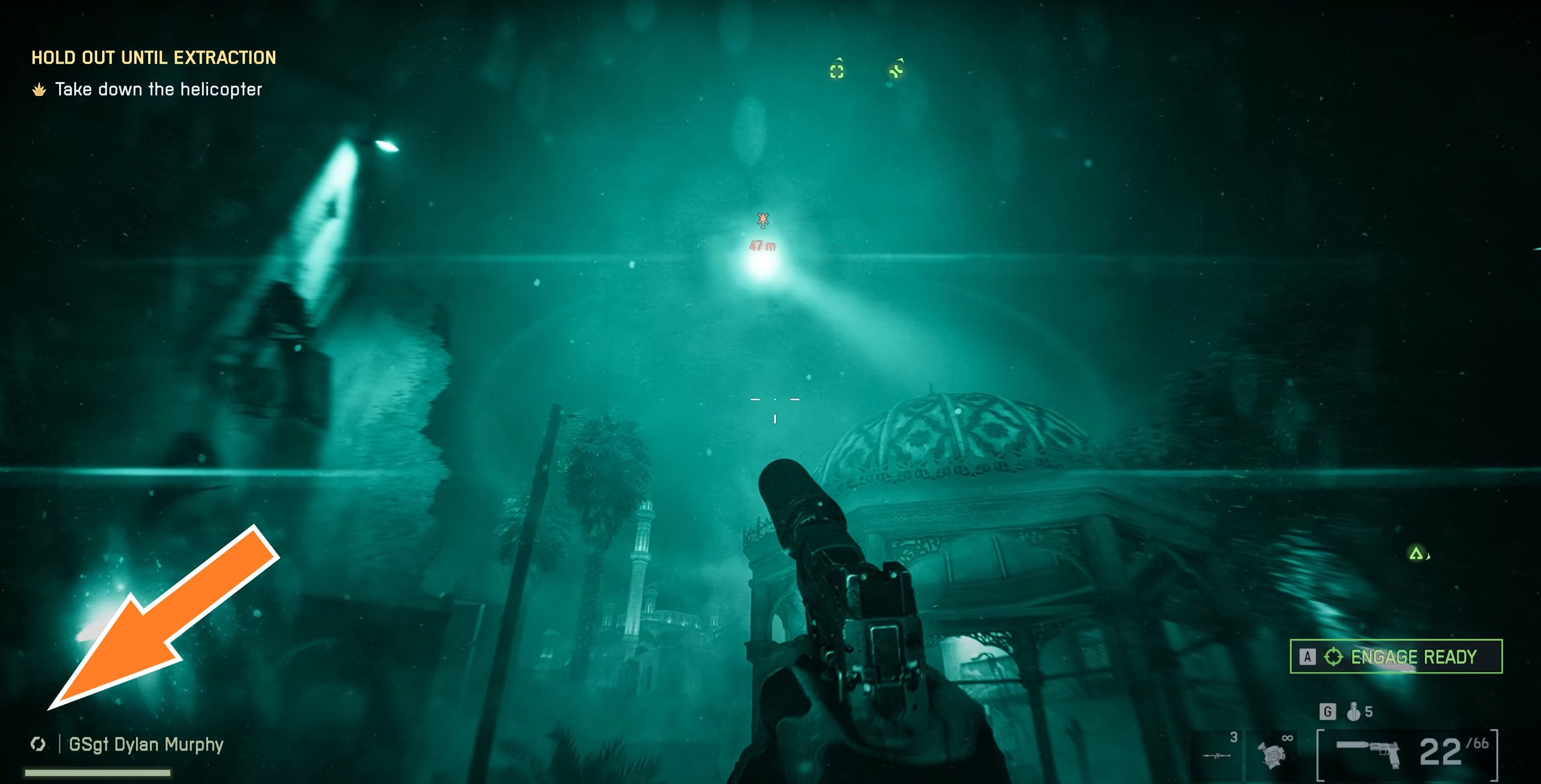Click the Take down the helicopter objective
The image size is (1541, 784).
158,90
